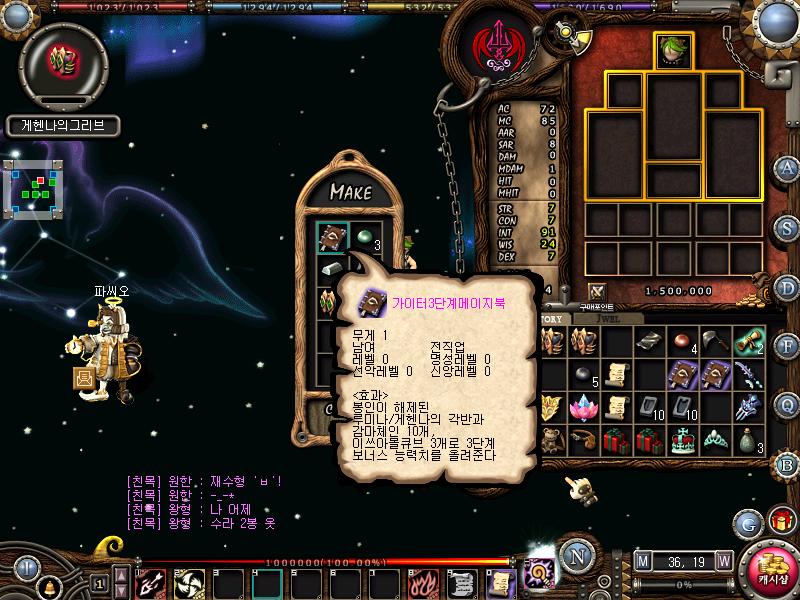The width and height of the screenshot is (800, 600).
Task: Select the pink lotus crystal item
Action: 583,408
